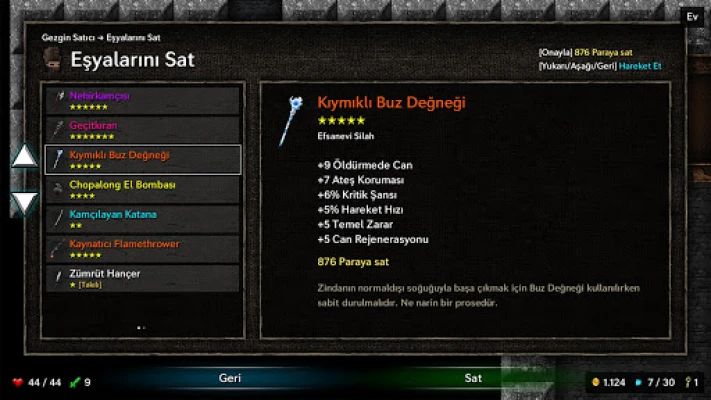Screen dimensions: 711x400
Task: Select the Zümrüt Hançer row
Action: pos(143,278)
